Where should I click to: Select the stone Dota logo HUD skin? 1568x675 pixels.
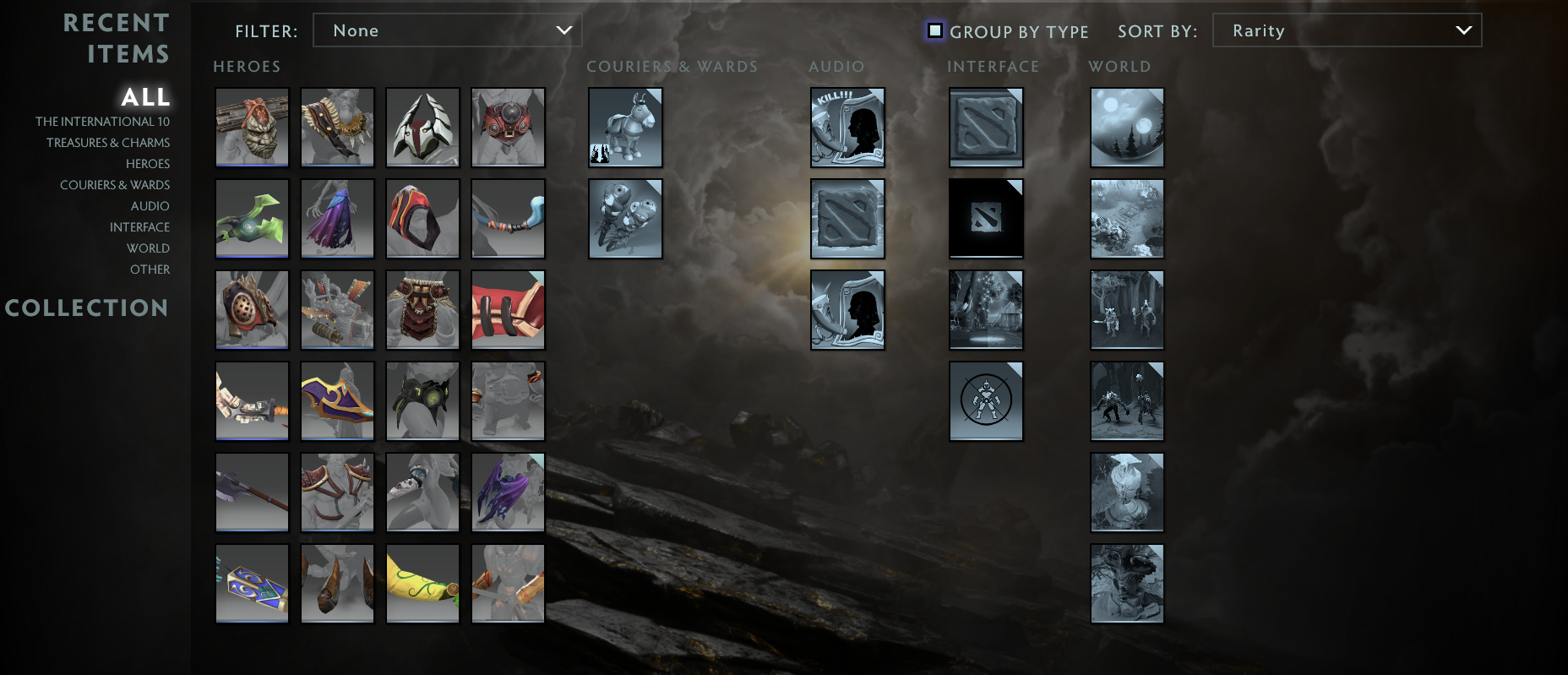pyautogui.click(x=985, y=127)
